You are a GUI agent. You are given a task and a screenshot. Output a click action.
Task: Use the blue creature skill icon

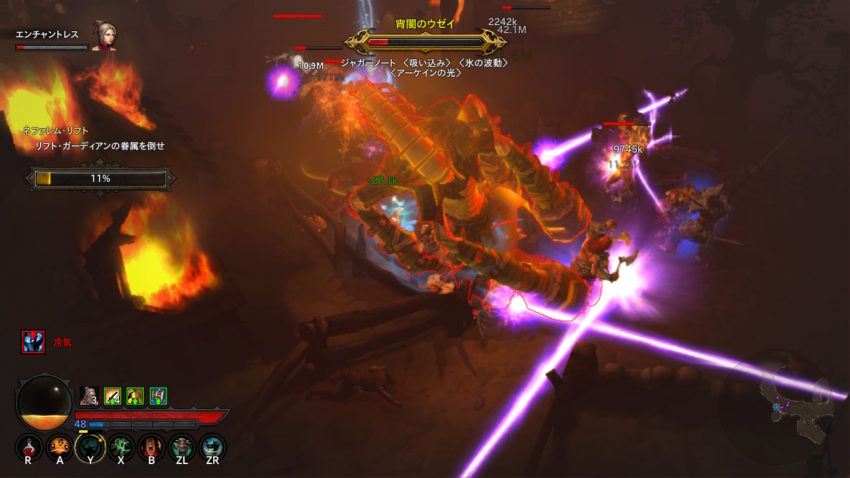(x=212, y=447)
